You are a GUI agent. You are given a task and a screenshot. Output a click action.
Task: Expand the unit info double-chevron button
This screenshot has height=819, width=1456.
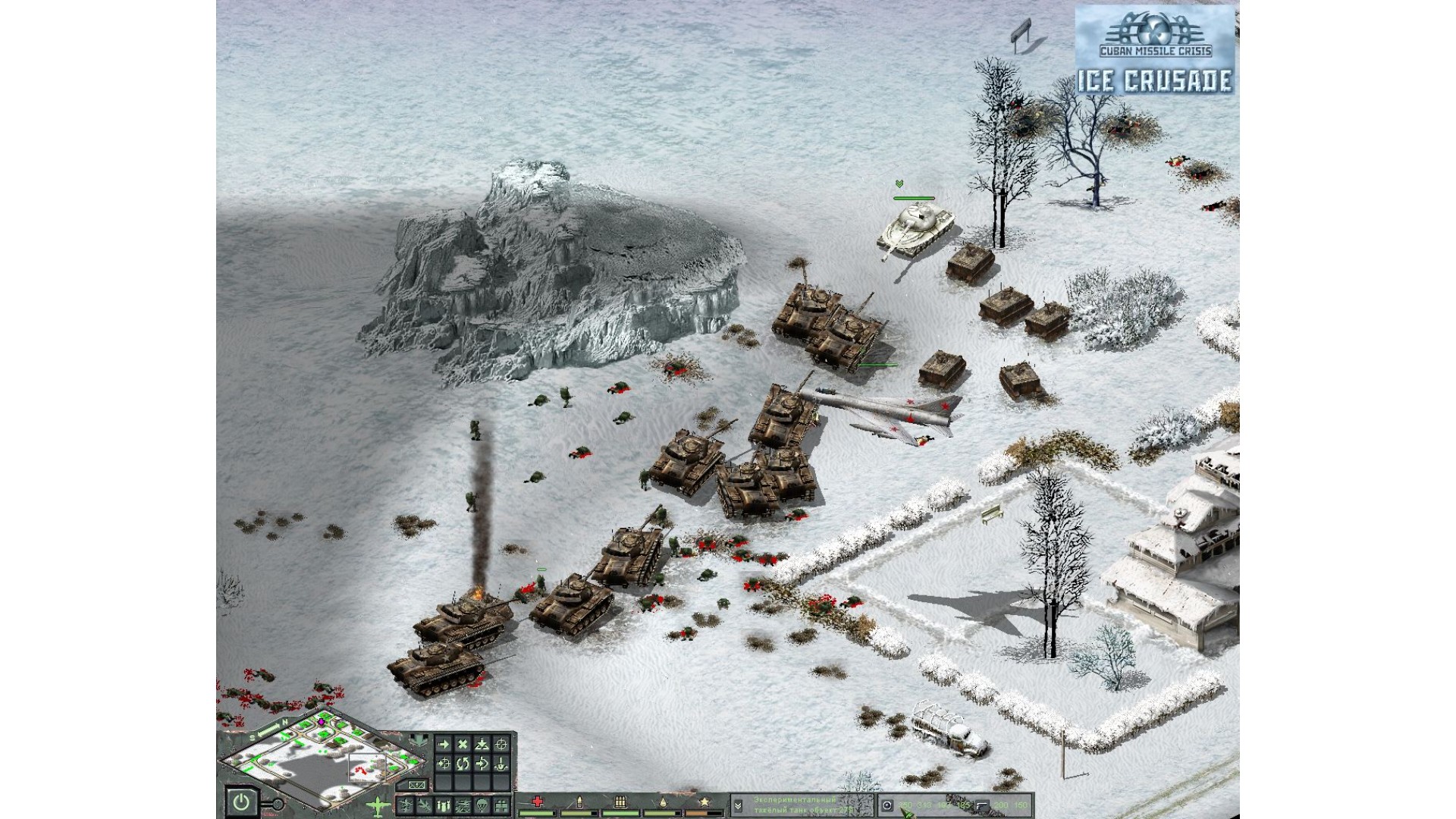coord(736,805)
